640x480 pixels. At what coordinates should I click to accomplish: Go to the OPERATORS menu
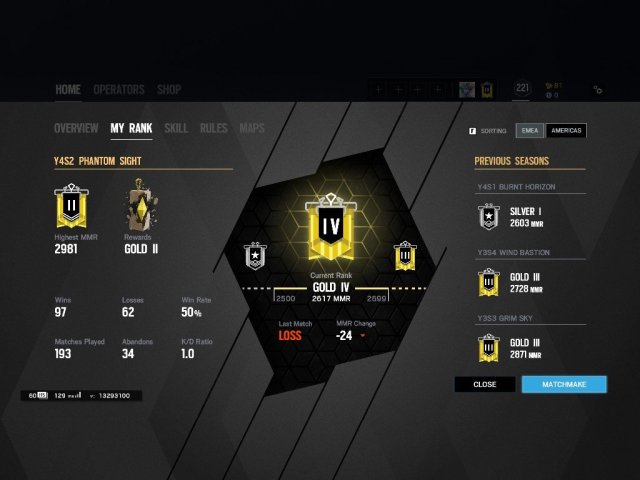[x=119, y=89]
